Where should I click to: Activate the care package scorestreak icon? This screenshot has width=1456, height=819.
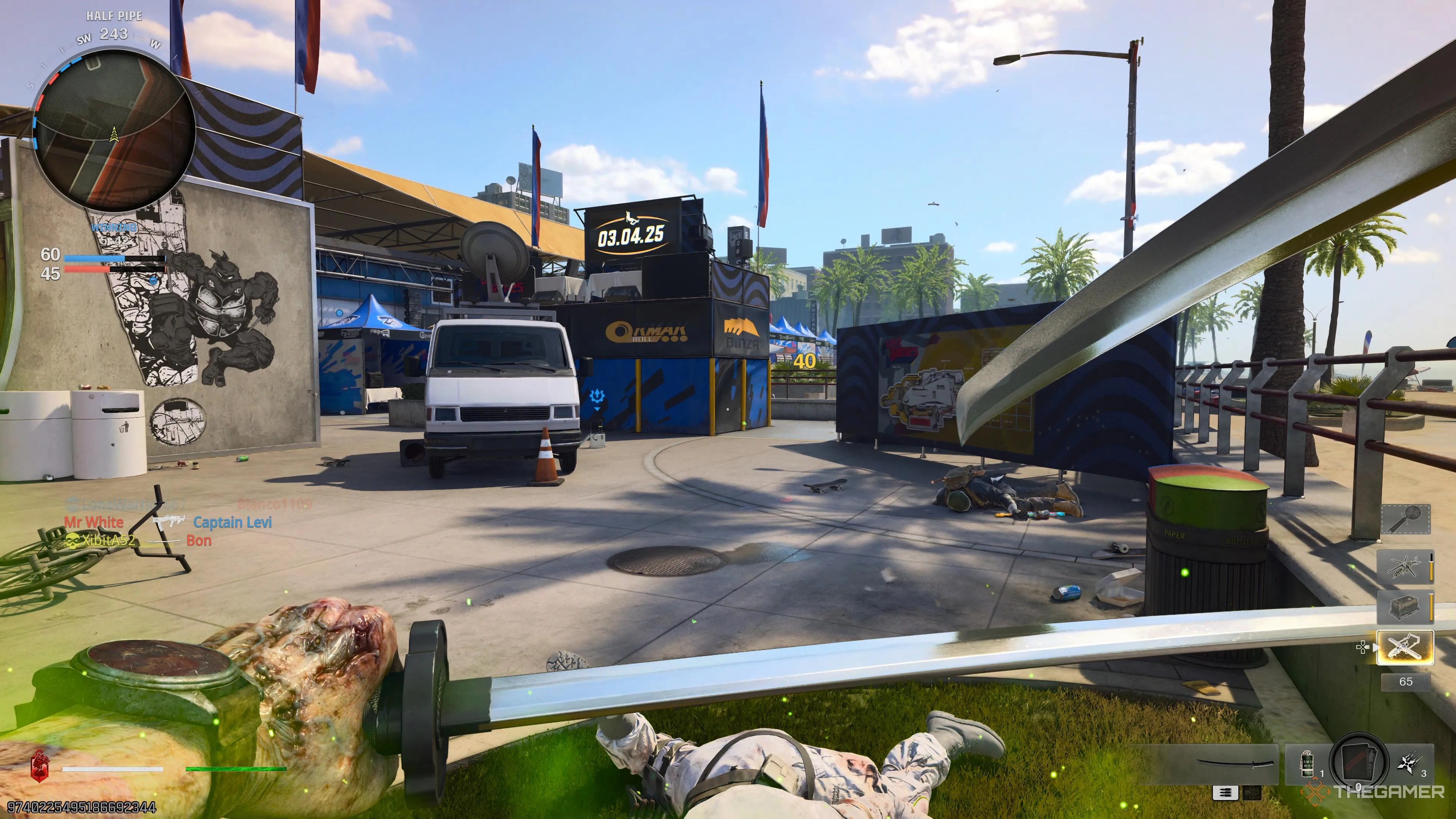1405,607
